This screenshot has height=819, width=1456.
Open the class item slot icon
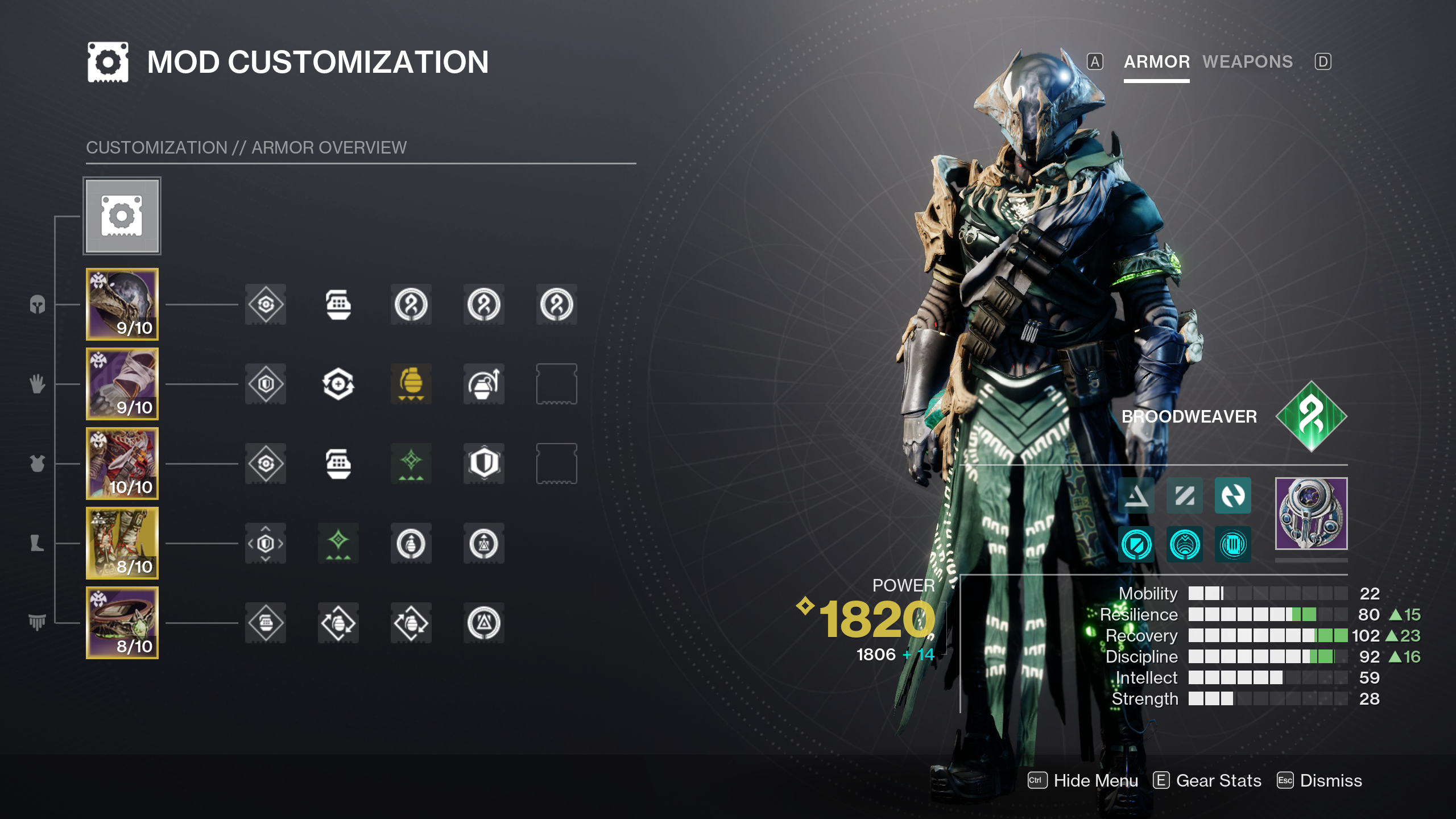click(x=122, y=624)
